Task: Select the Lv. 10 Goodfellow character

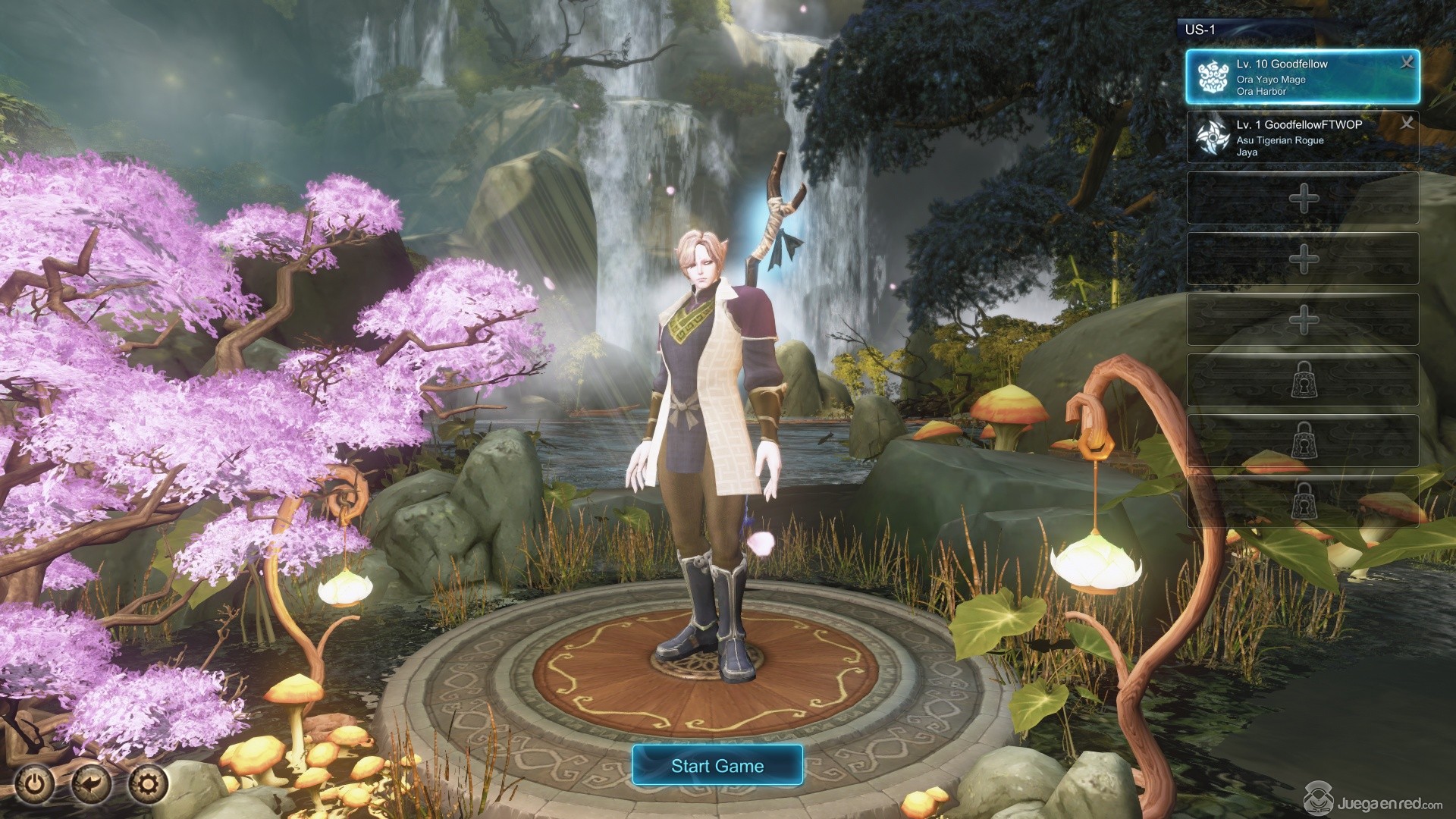Action: click(1289, 77)
